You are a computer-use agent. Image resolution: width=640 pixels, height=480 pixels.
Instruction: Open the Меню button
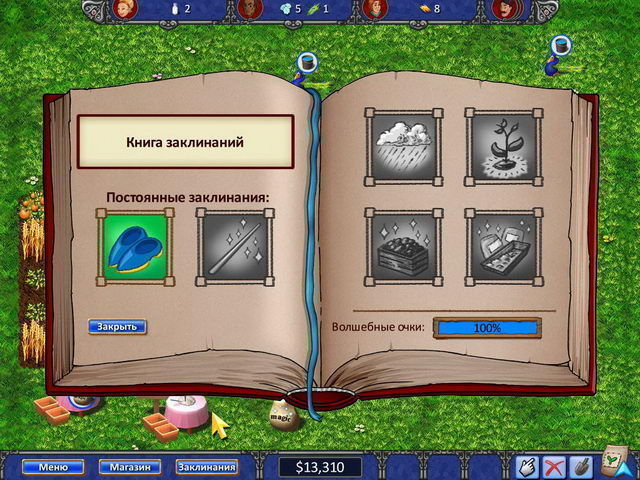pos(46,466)
